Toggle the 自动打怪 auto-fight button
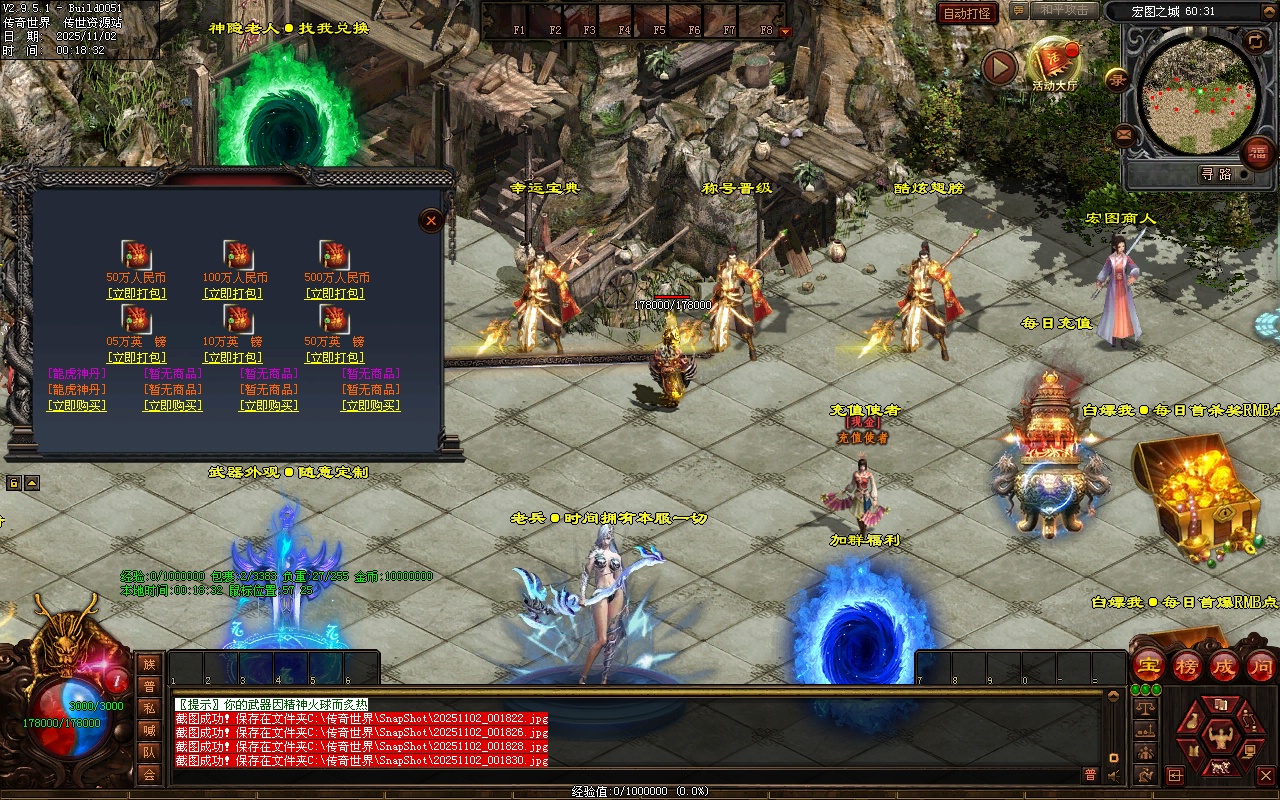This screenshot has width=1280, height=800. click(967, 13)
